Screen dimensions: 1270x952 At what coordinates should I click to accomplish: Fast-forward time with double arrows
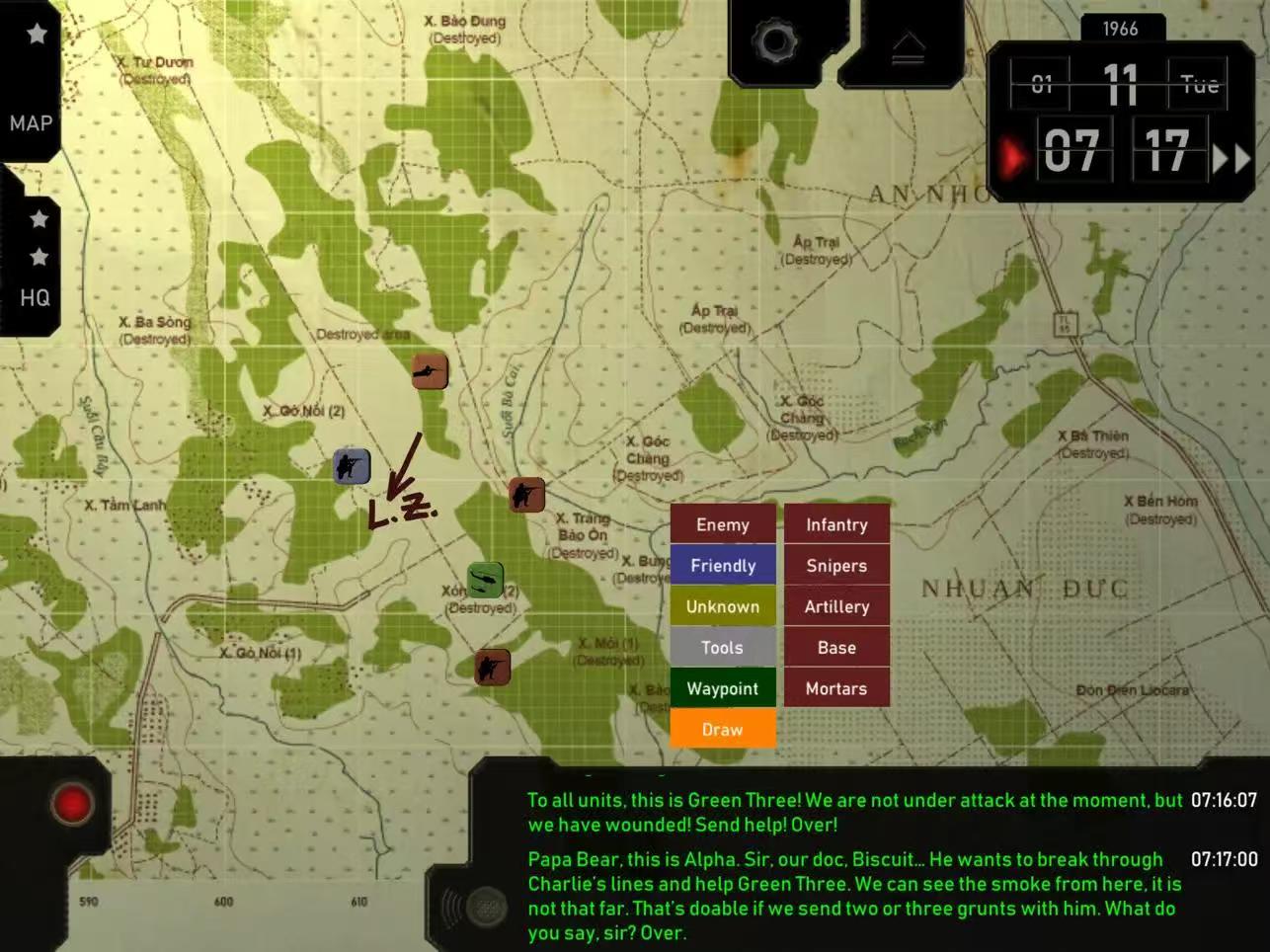click(1230, 158)
